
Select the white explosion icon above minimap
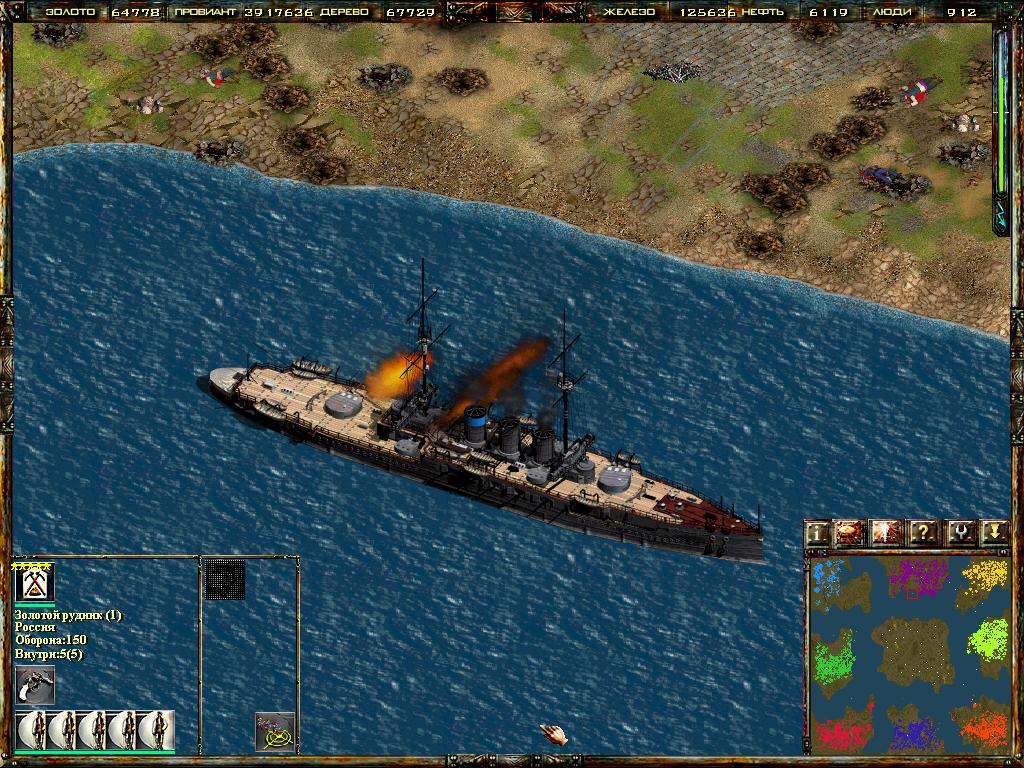(x=887, y=533)
